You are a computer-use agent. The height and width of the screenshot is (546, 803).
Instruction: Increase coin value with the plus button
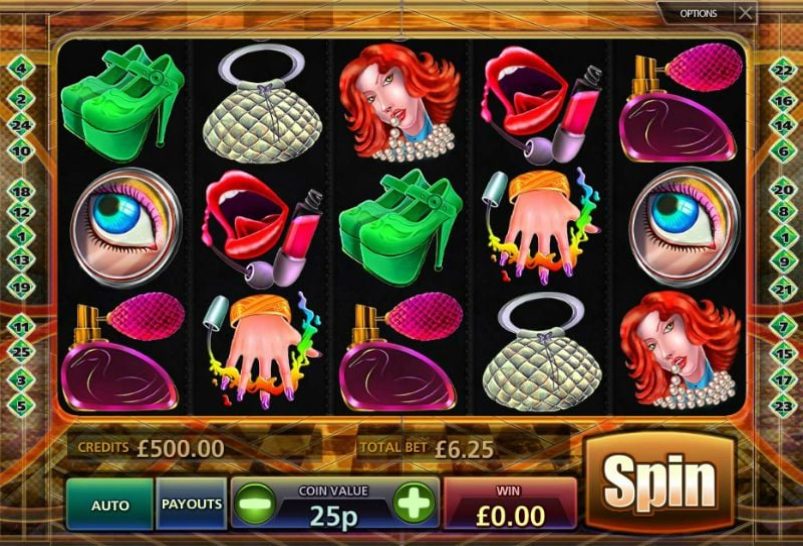pos(414,502)
